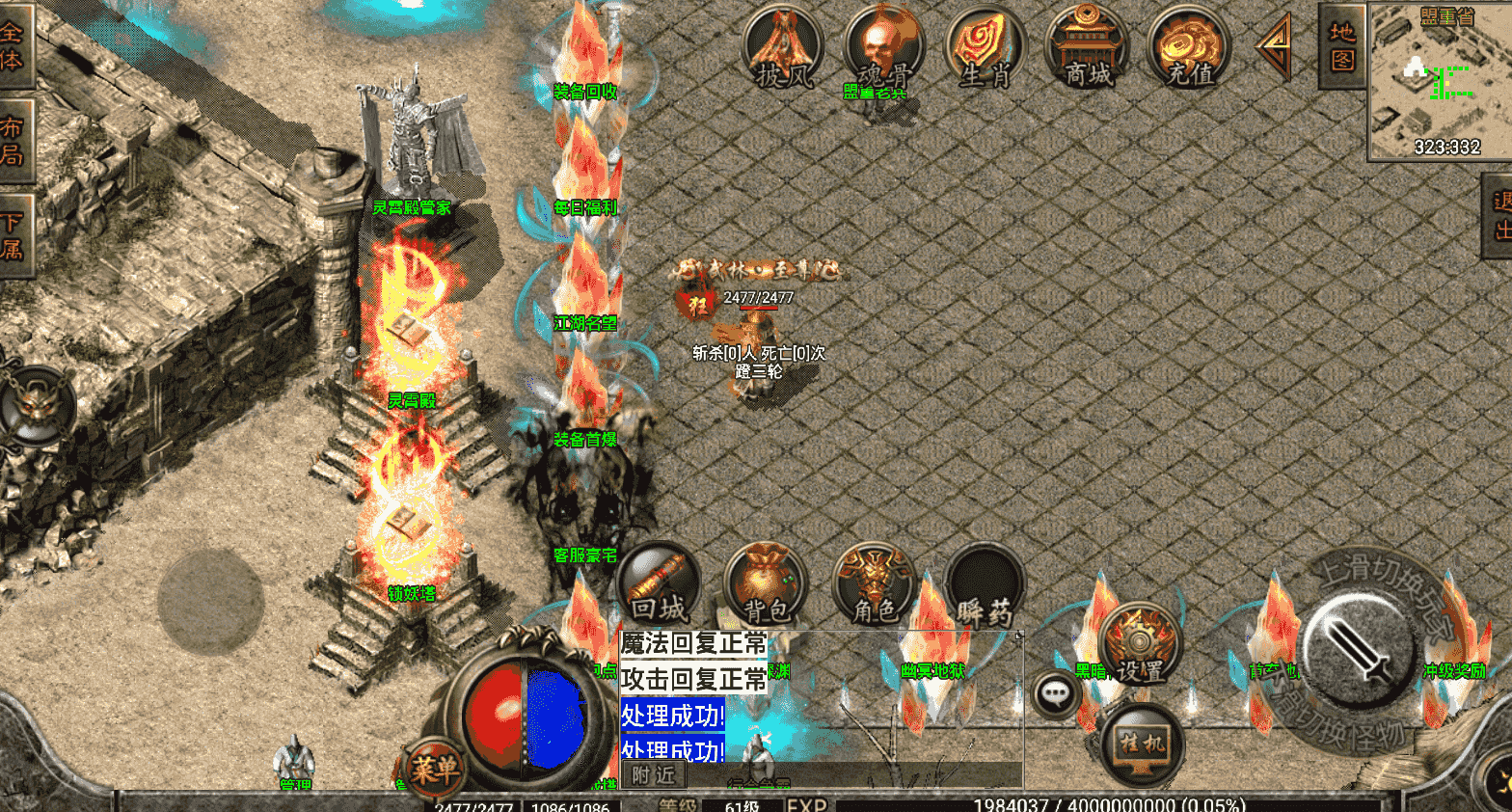Use the 回城 return-to-town scroll
Viewport: 1512px width, 812px height.
661,584
